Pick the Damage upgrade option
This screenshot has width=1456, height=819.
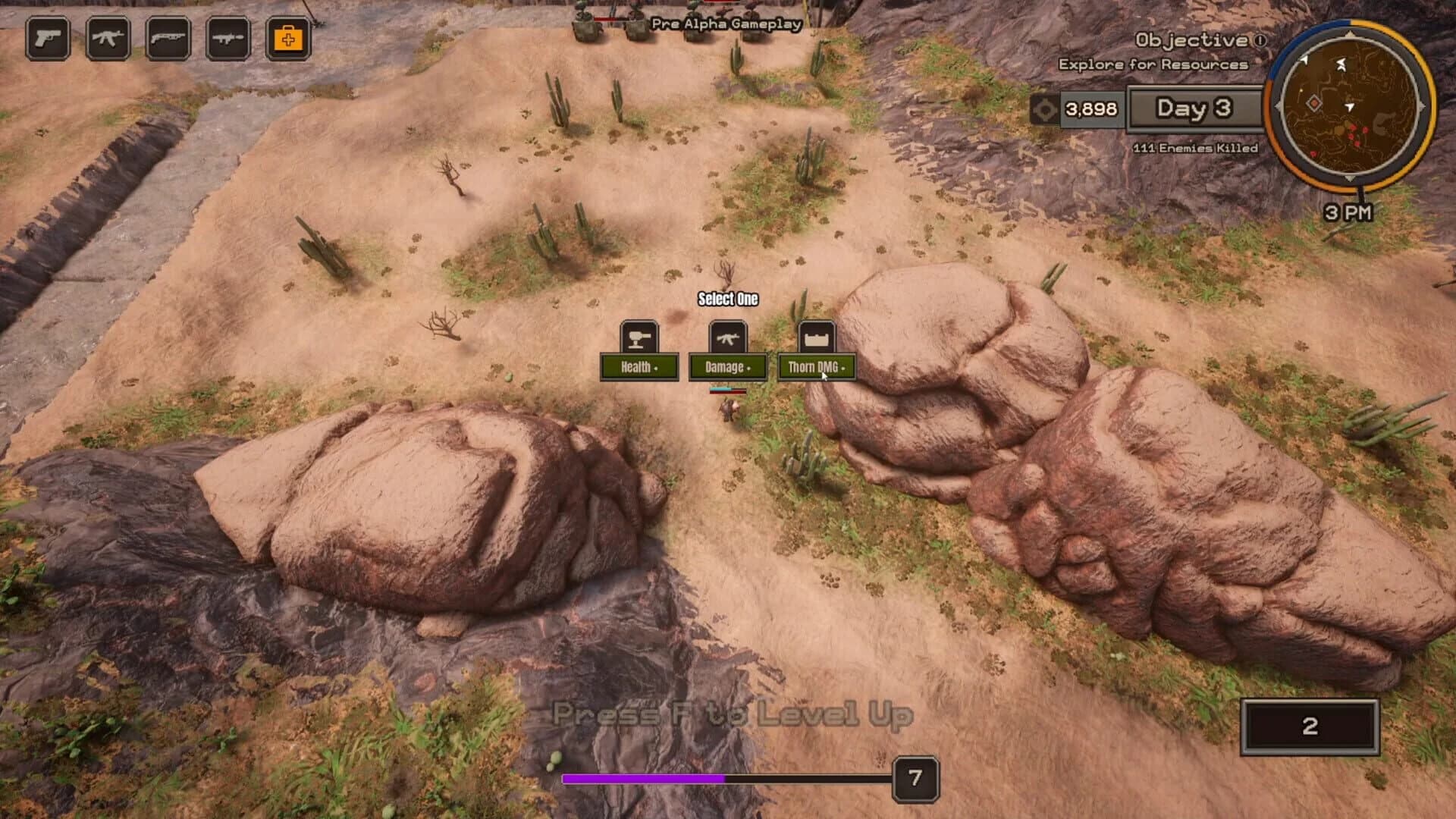click(x=726, y=366)
